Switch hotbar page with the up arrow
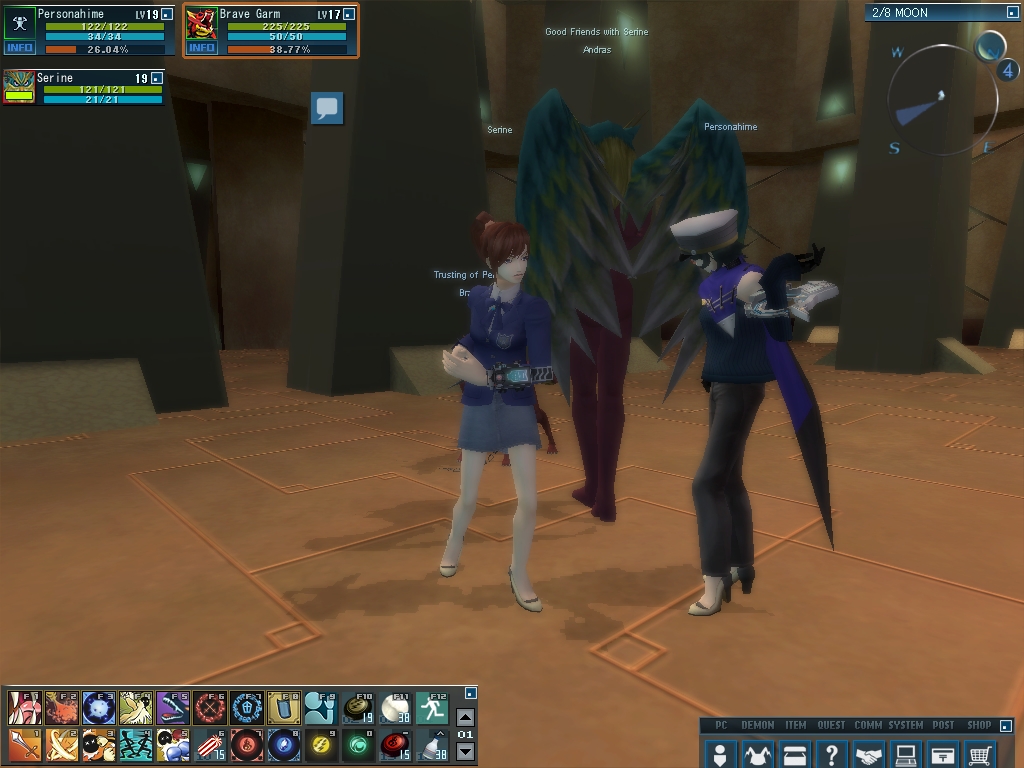The image size is (1024, 768). [465, 717]
